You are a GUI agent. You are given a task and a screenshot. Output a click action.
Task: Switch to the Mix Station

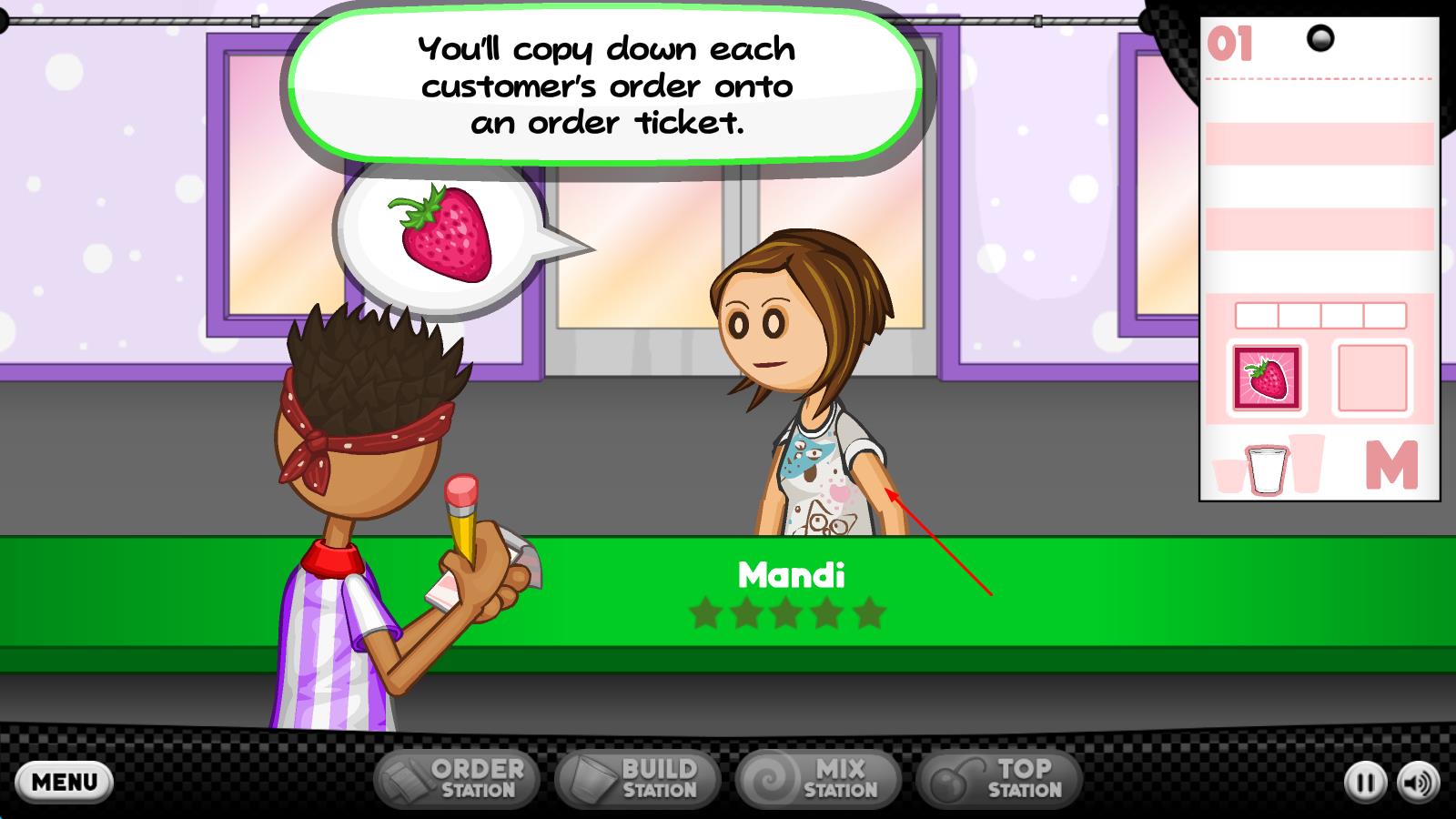pos(818,779)
